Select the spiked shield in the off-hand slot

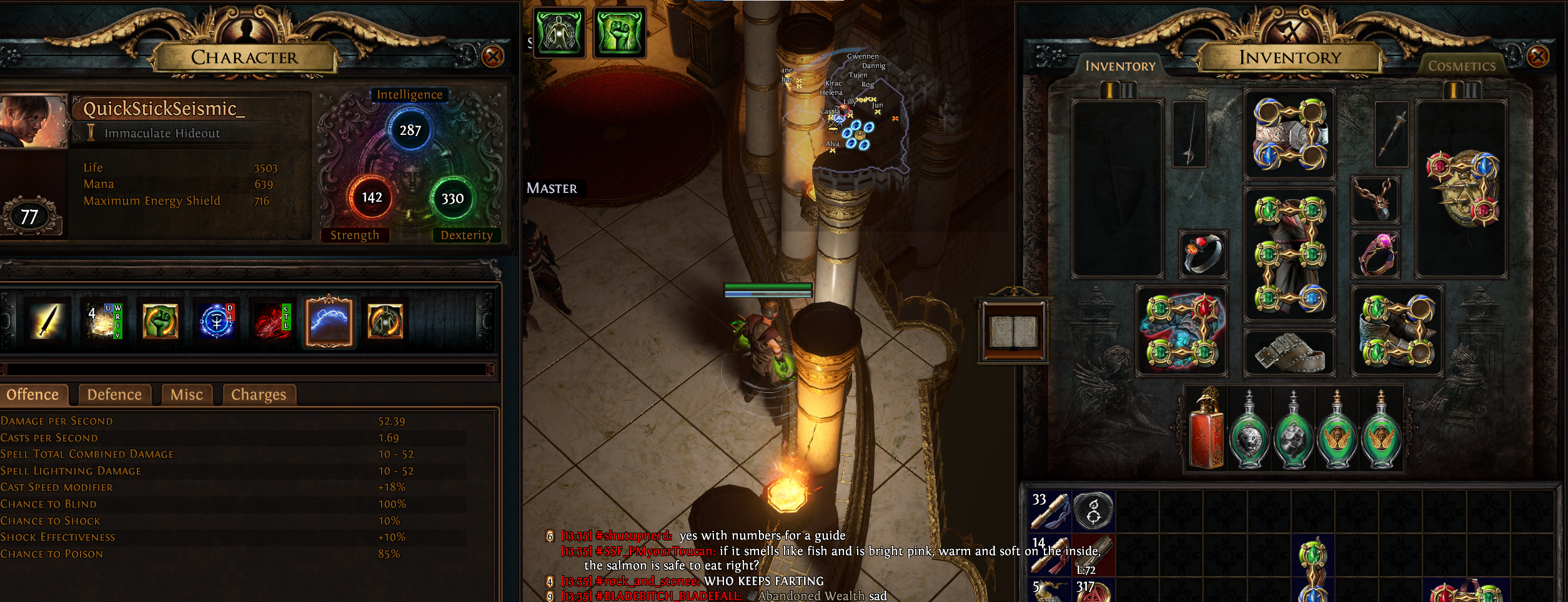pos(1462,189)
